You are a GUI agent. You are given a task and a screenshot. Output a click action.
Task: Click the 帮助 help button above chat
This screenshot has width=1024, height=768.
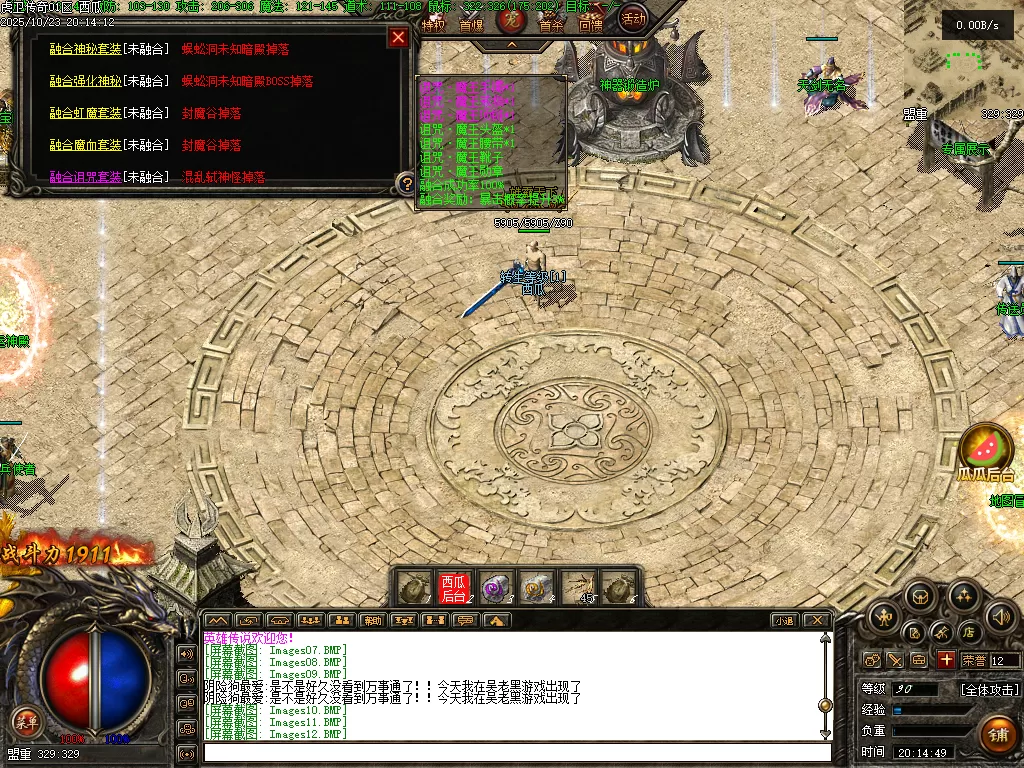click(x=372, y=620)
